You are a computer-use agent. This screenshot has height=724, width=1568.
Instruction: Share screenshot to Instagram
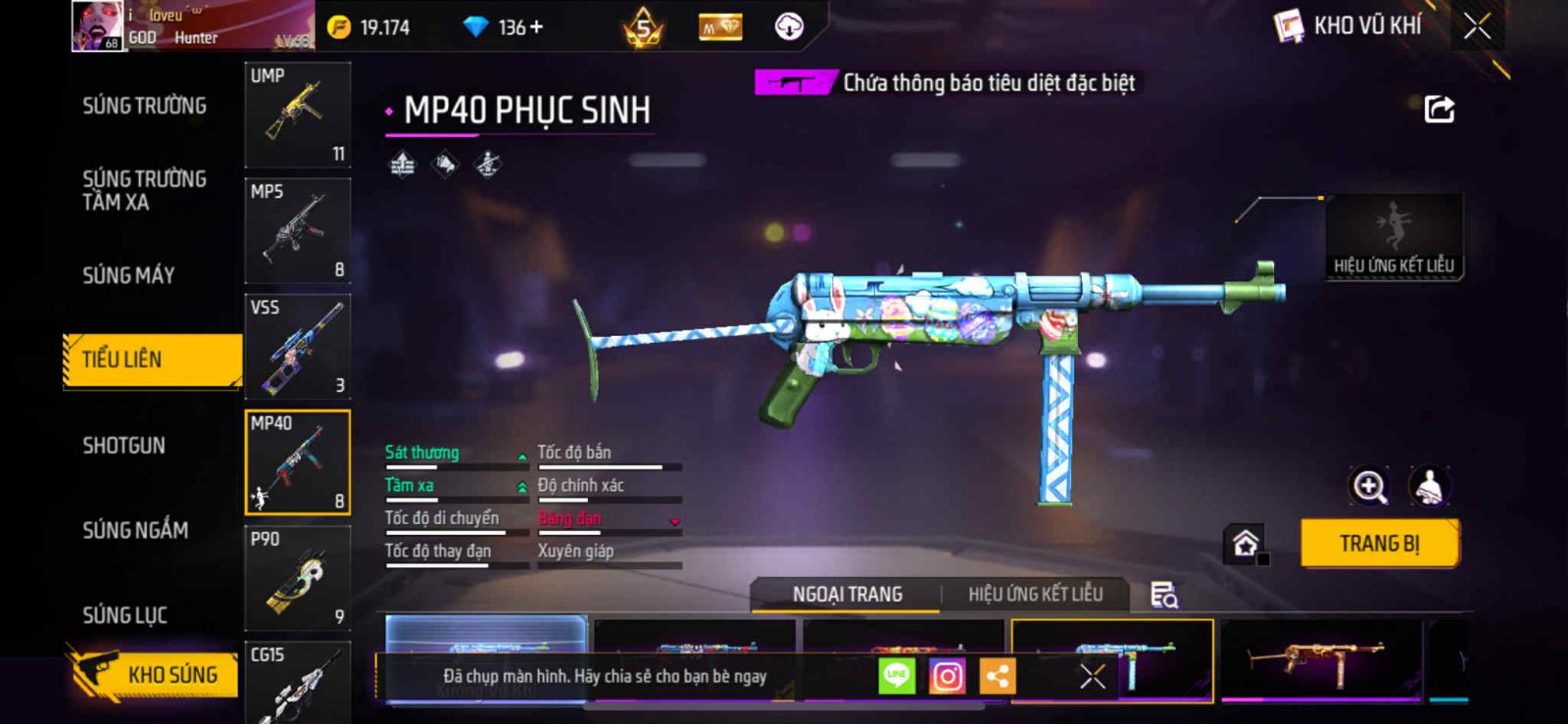tap(947, 676)
